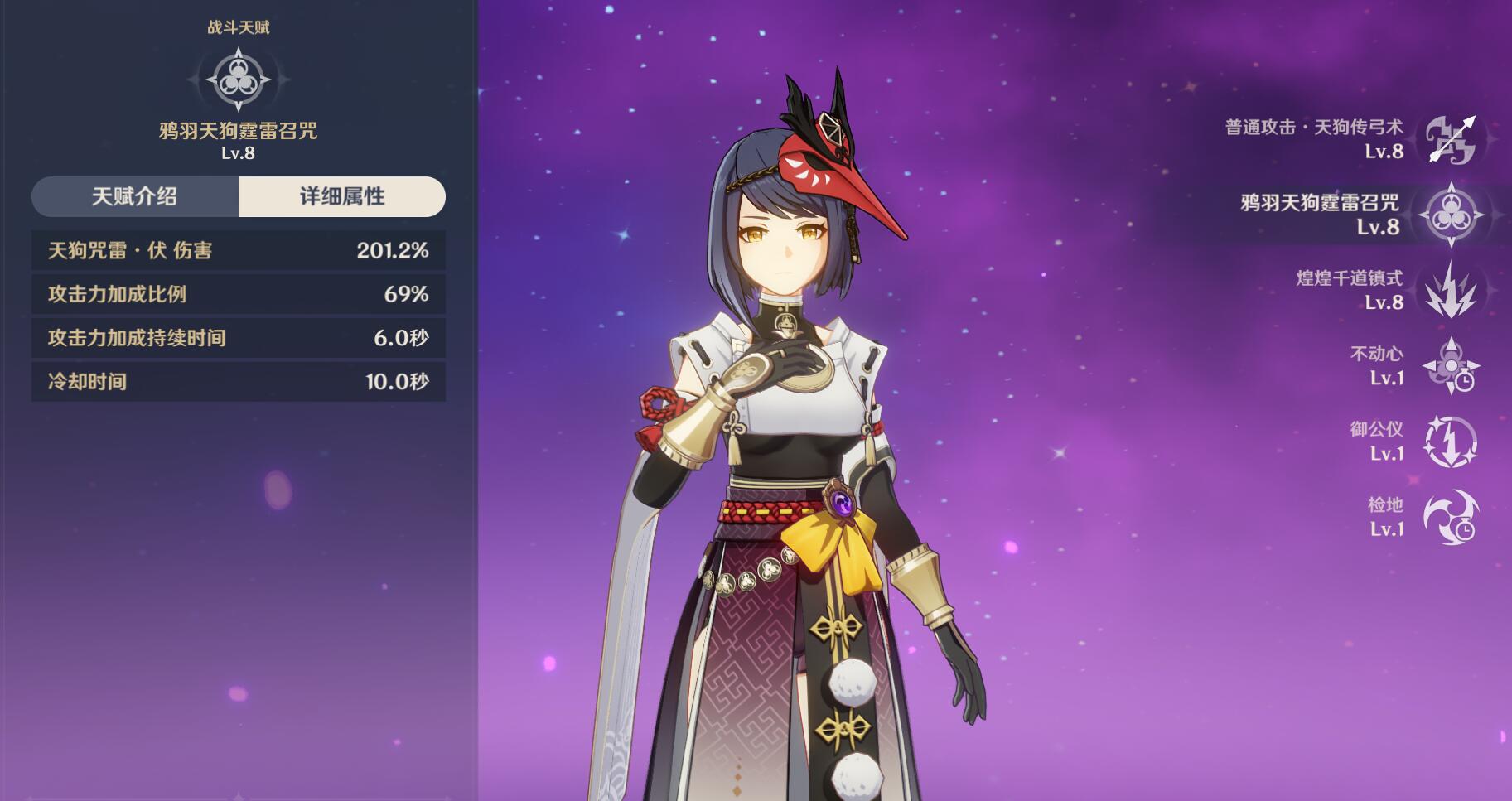
Task: Switch to the 天赋介绍 tab
Action: 135,196
